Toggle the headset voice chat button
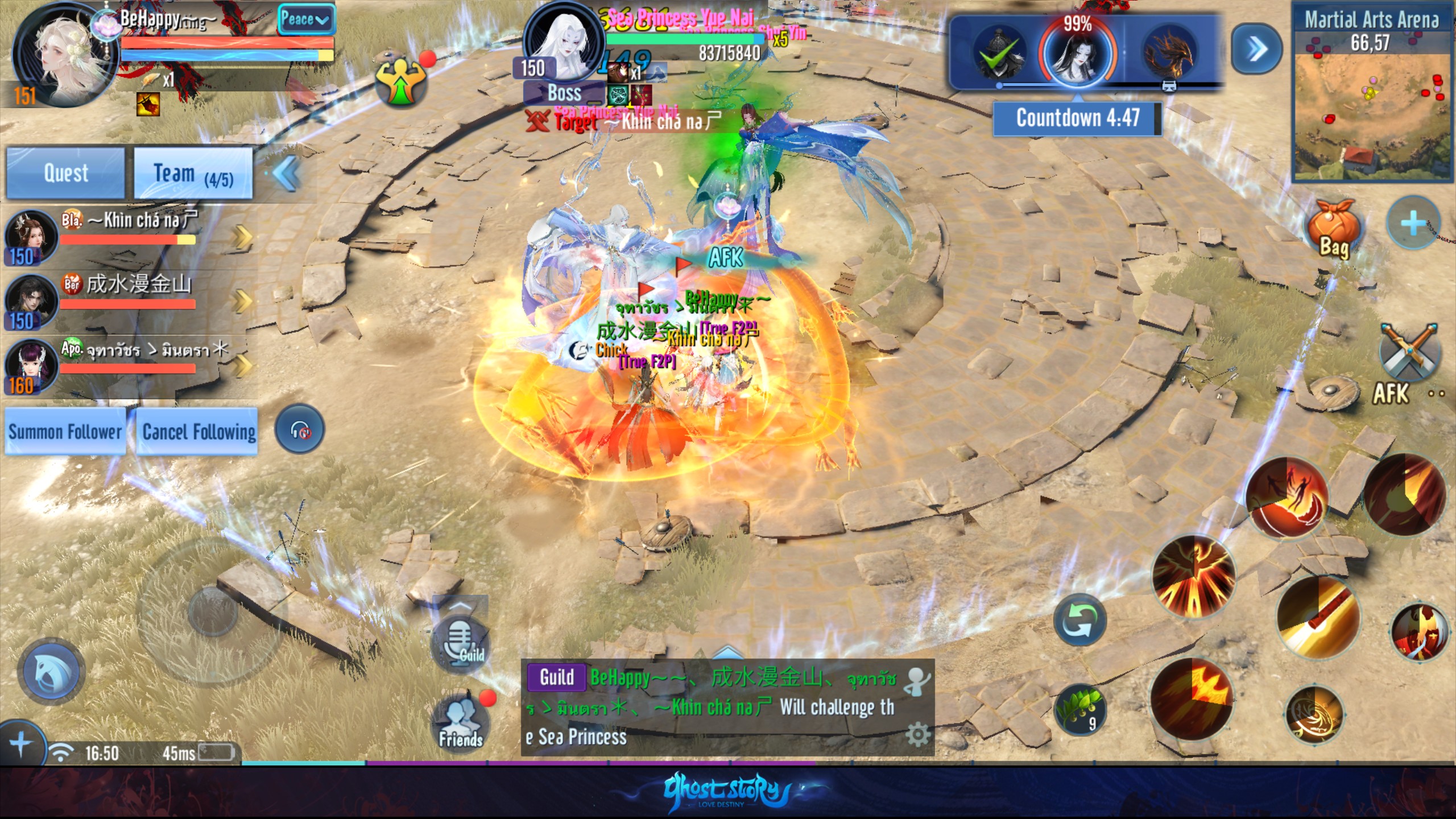 point(300,431)
